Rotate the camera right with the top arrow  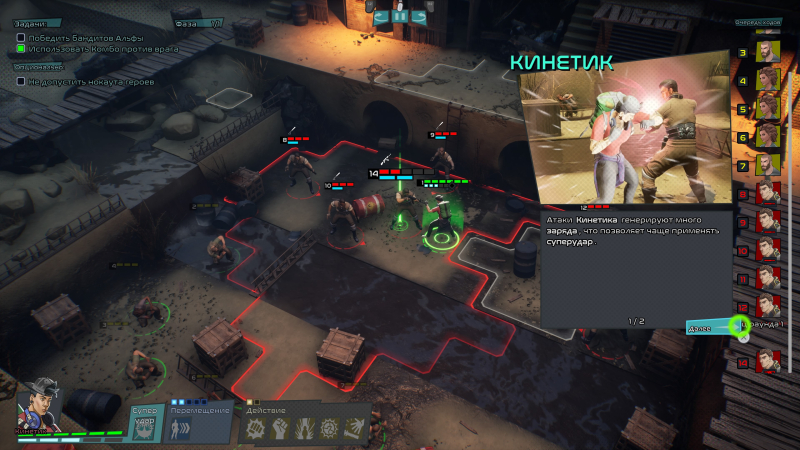pyautogui.click(x=421, y=15)
